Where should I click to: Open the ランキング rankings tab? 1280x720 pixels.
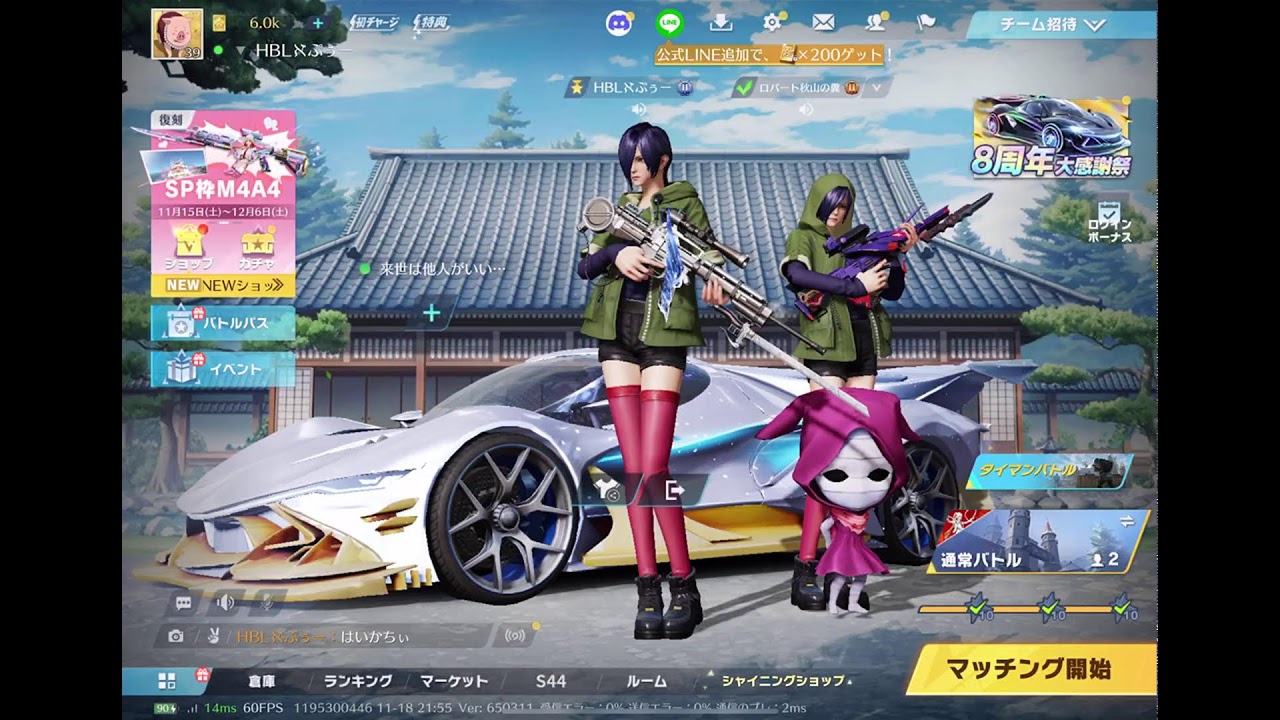(357, 681)
